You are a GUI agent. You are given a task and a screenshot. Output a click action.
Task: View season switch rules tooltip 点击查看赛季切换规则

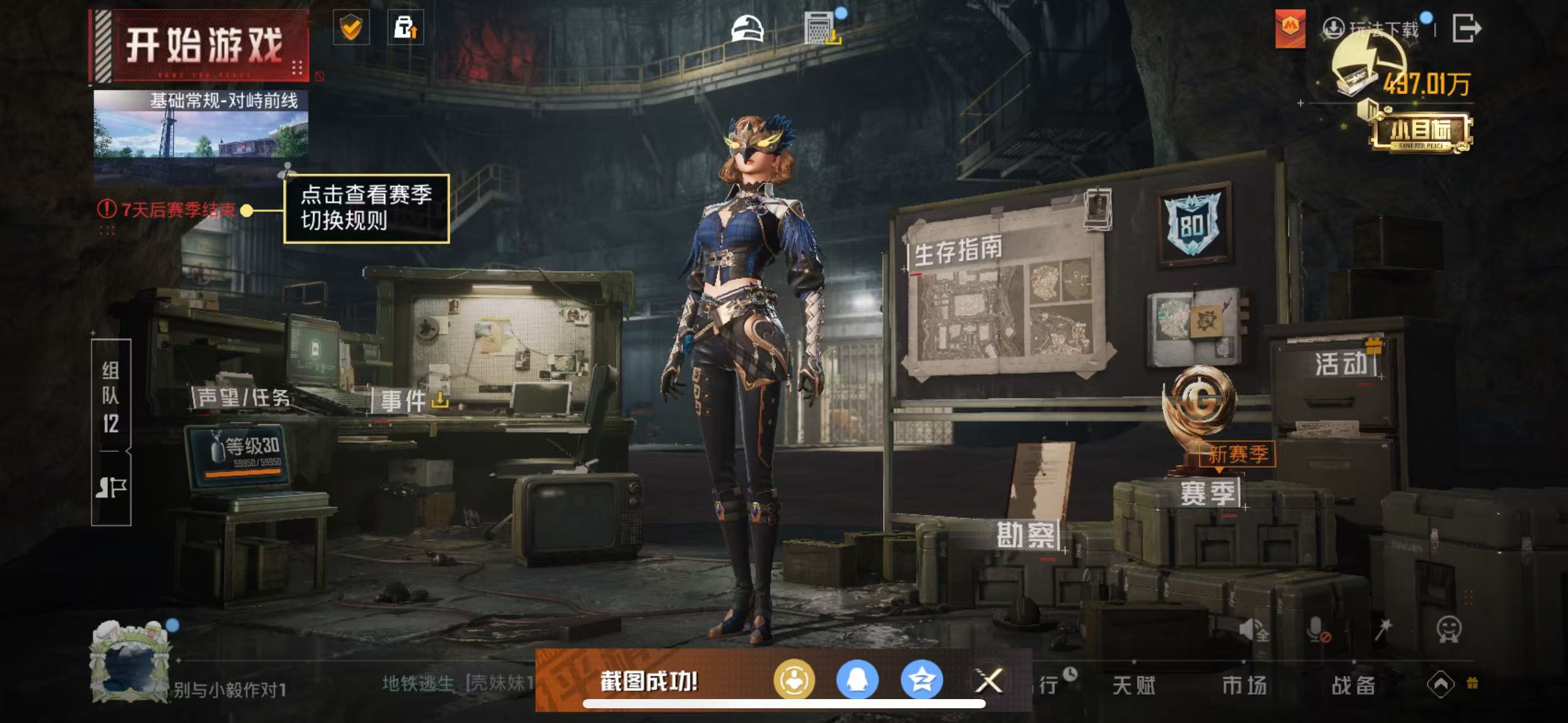click(366, 208)
